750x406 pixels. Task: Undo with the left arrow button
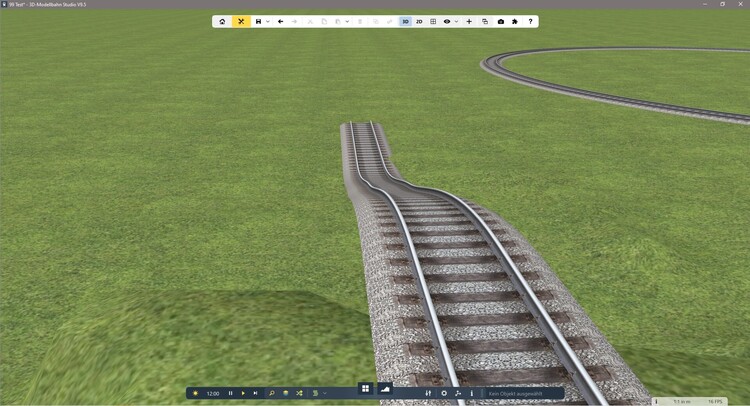281,21
